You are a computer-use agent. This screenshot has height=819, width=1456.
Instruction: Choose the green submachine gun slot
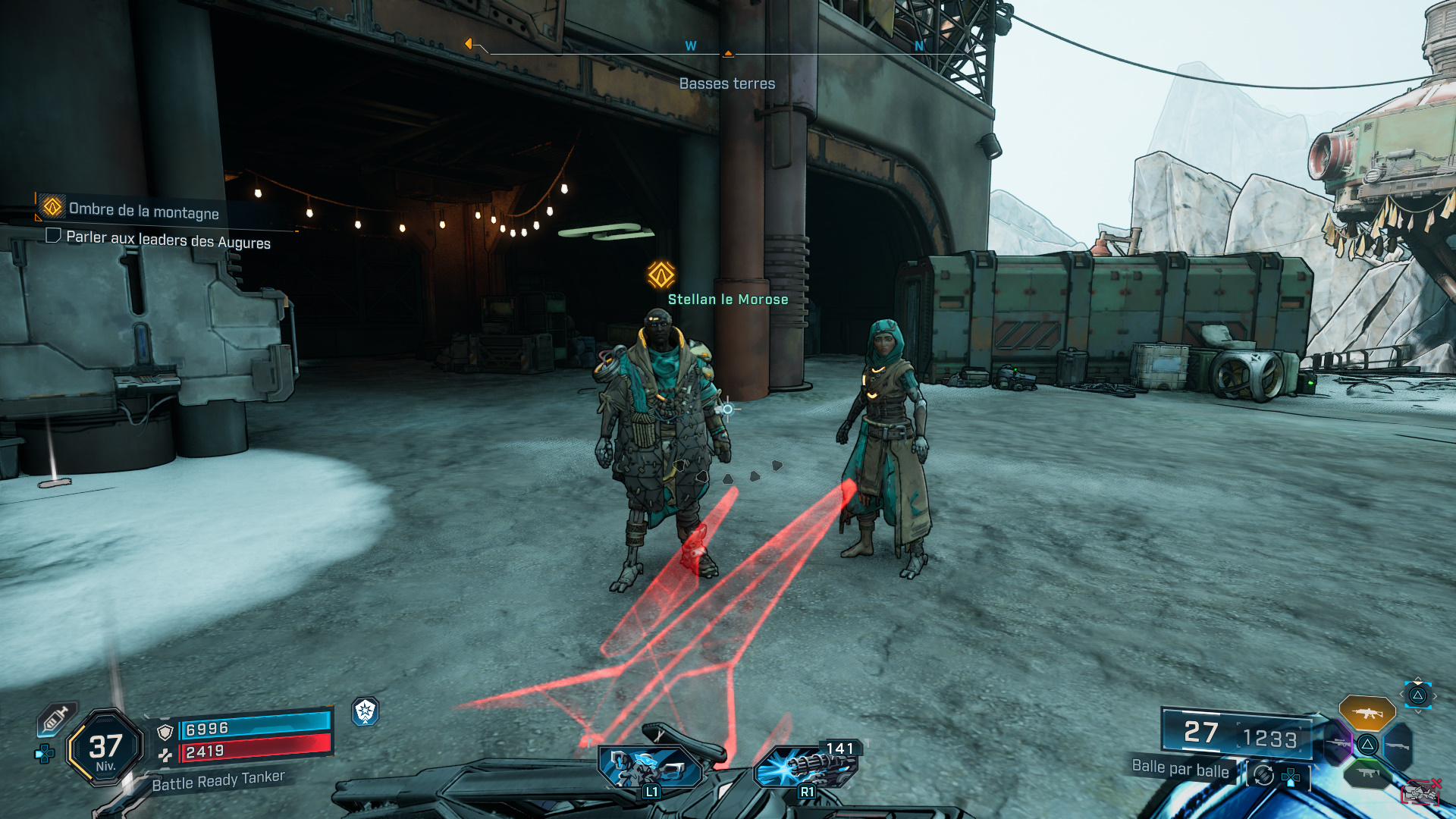[x=1367, y=773]
